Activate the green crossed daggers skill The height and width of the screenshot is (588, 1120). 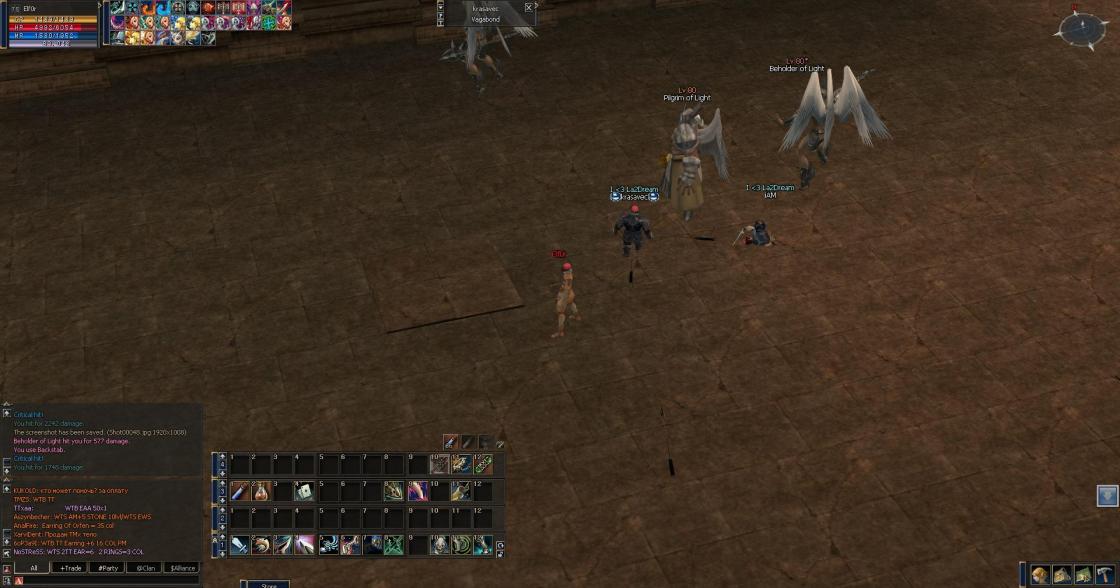point(394,545)
